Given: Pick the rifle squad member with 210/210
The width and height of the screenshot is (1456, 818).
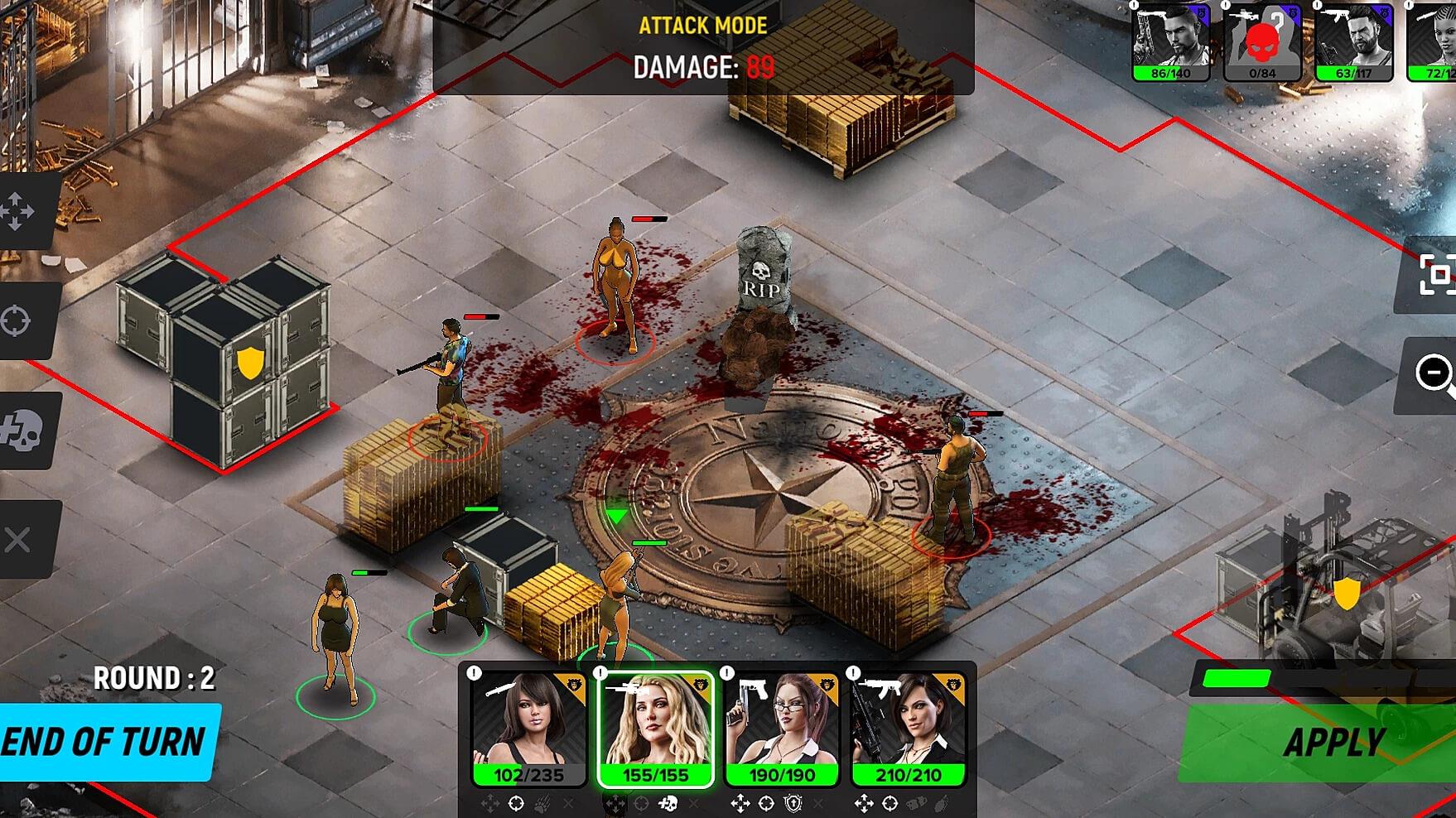Looking at the screenshot, I should (x=908, y=728).
